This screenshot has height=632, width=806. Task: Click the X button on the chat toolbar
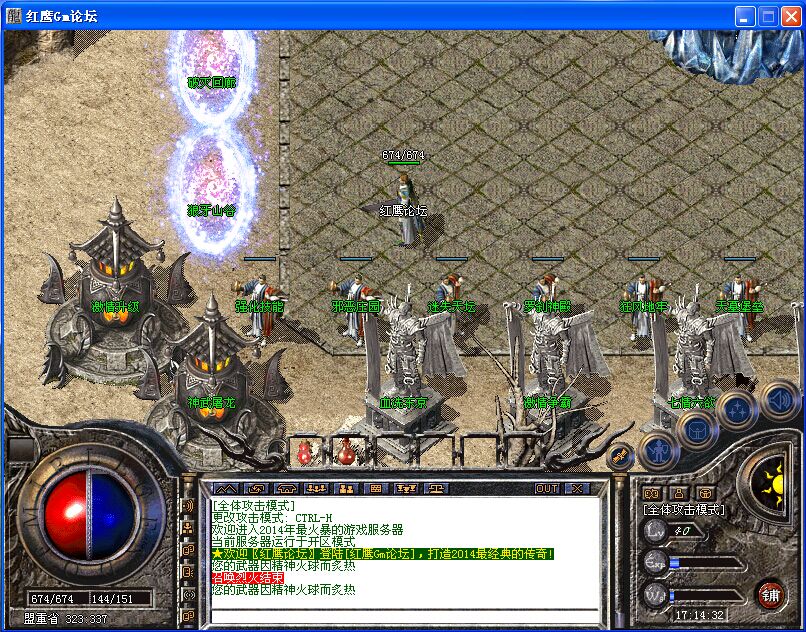[576, 488]
